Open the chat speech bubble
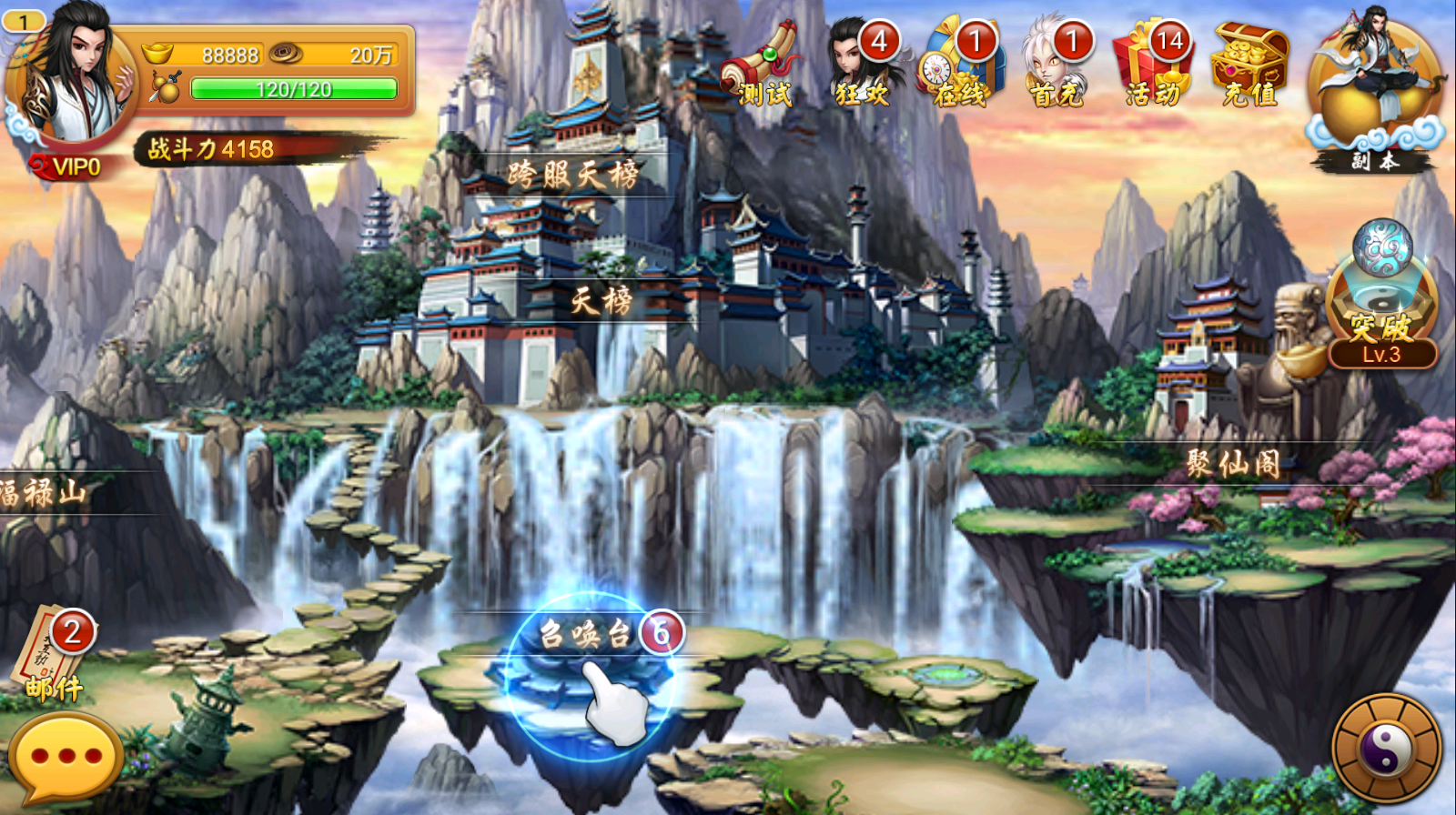Viewport: 1456px width, 815px height. pos(66,757)
